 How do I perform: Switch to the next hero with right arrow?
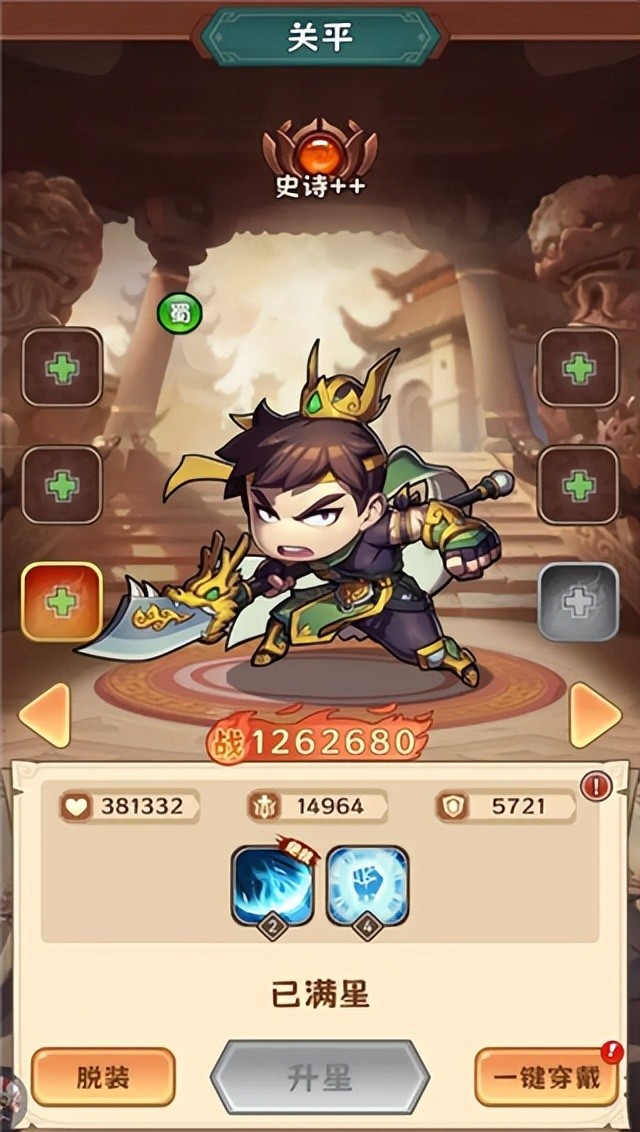point(595,715)
